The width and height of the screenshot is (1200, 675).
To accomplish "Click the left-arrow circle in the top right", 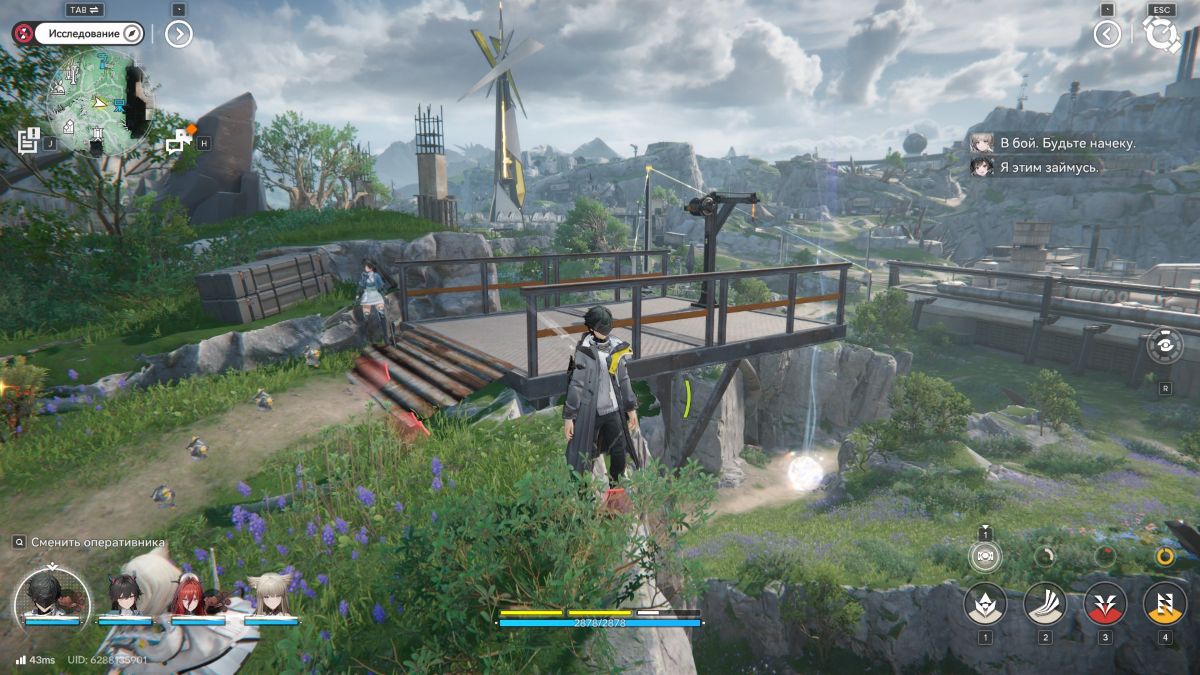I will (x=1107, y=34).
